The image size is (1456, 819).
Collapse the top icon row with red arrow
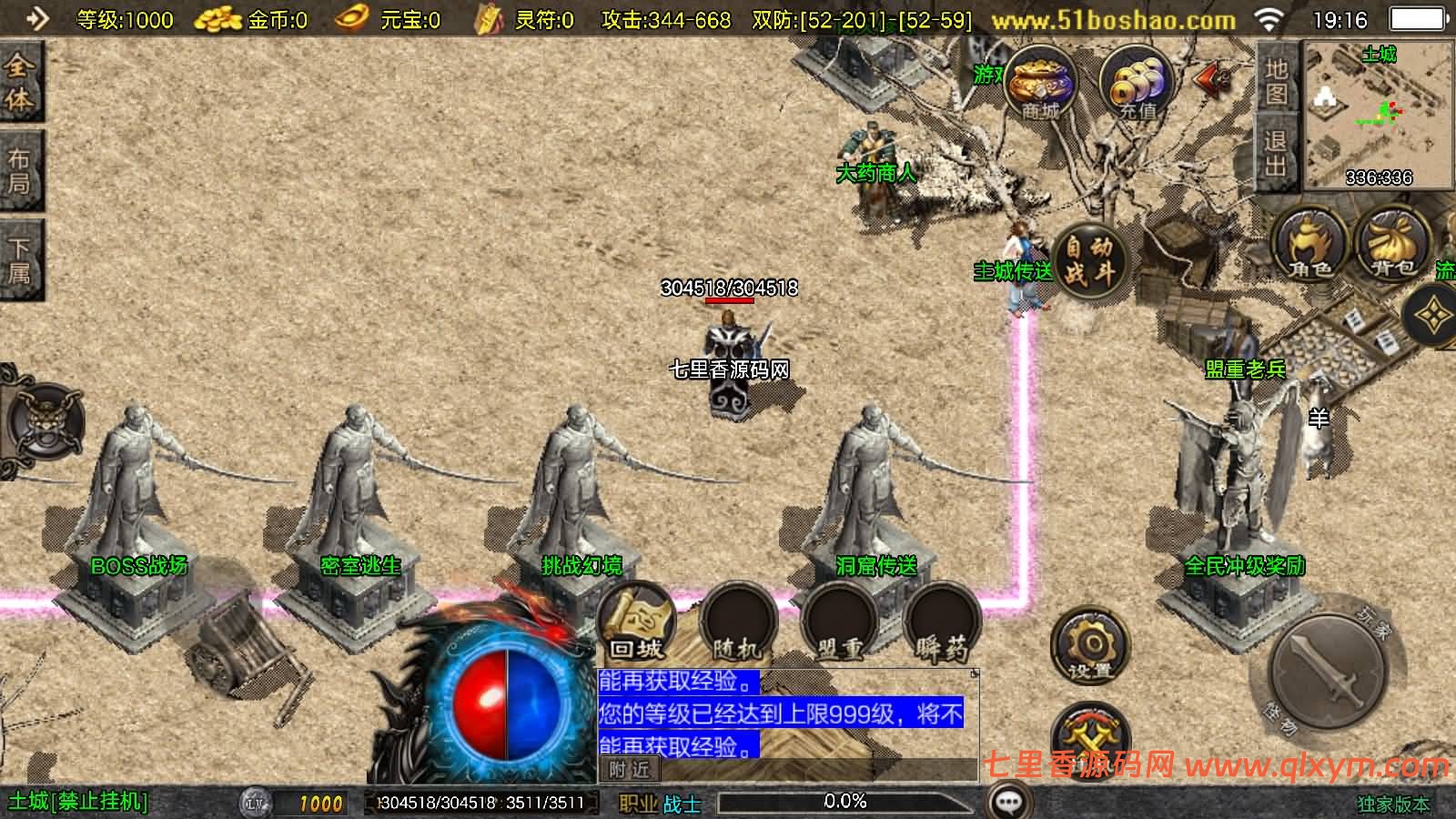pos(1213,80)
